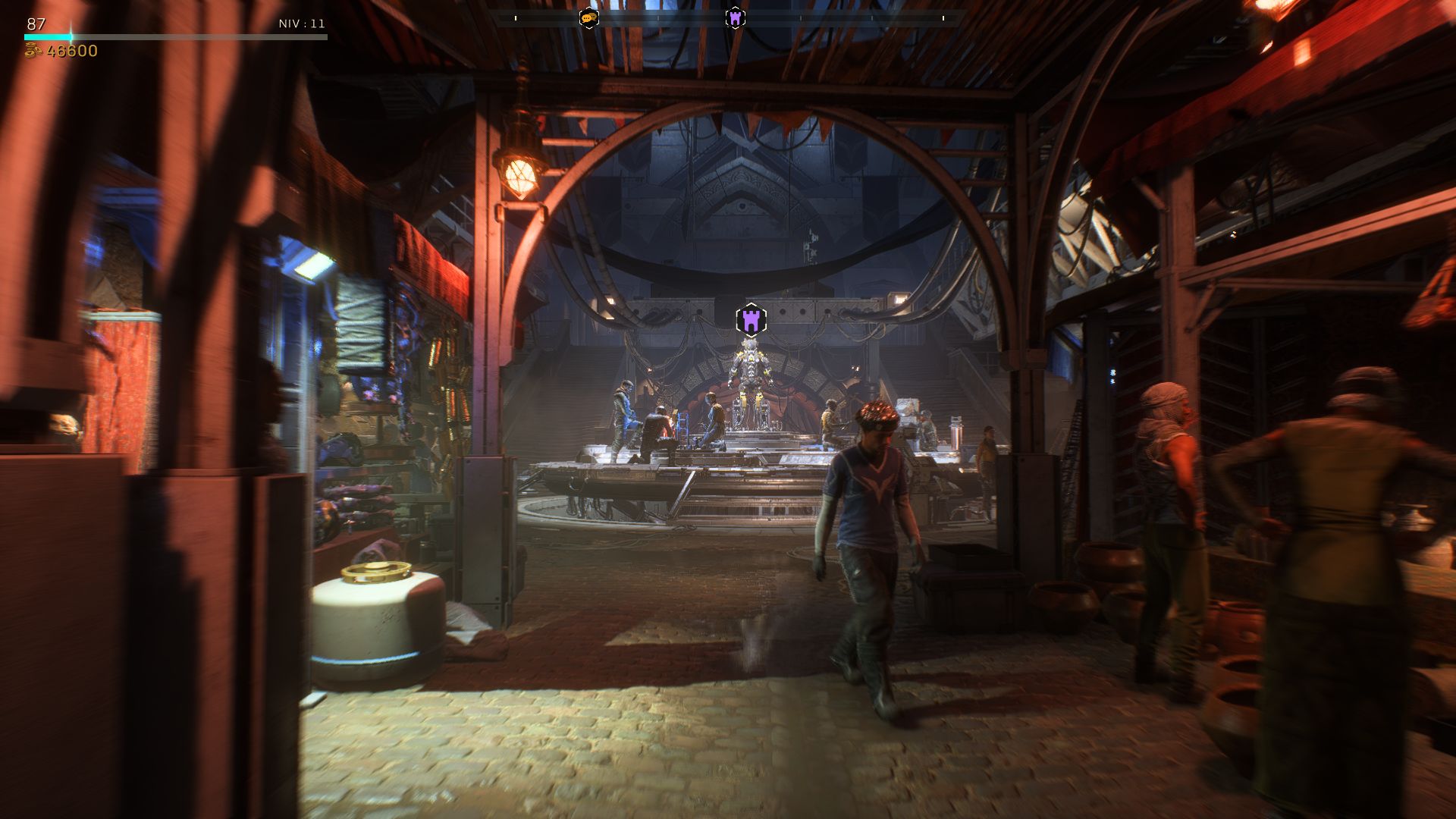Click the hexagonal frame around the compass chat icon

(588, 17)
